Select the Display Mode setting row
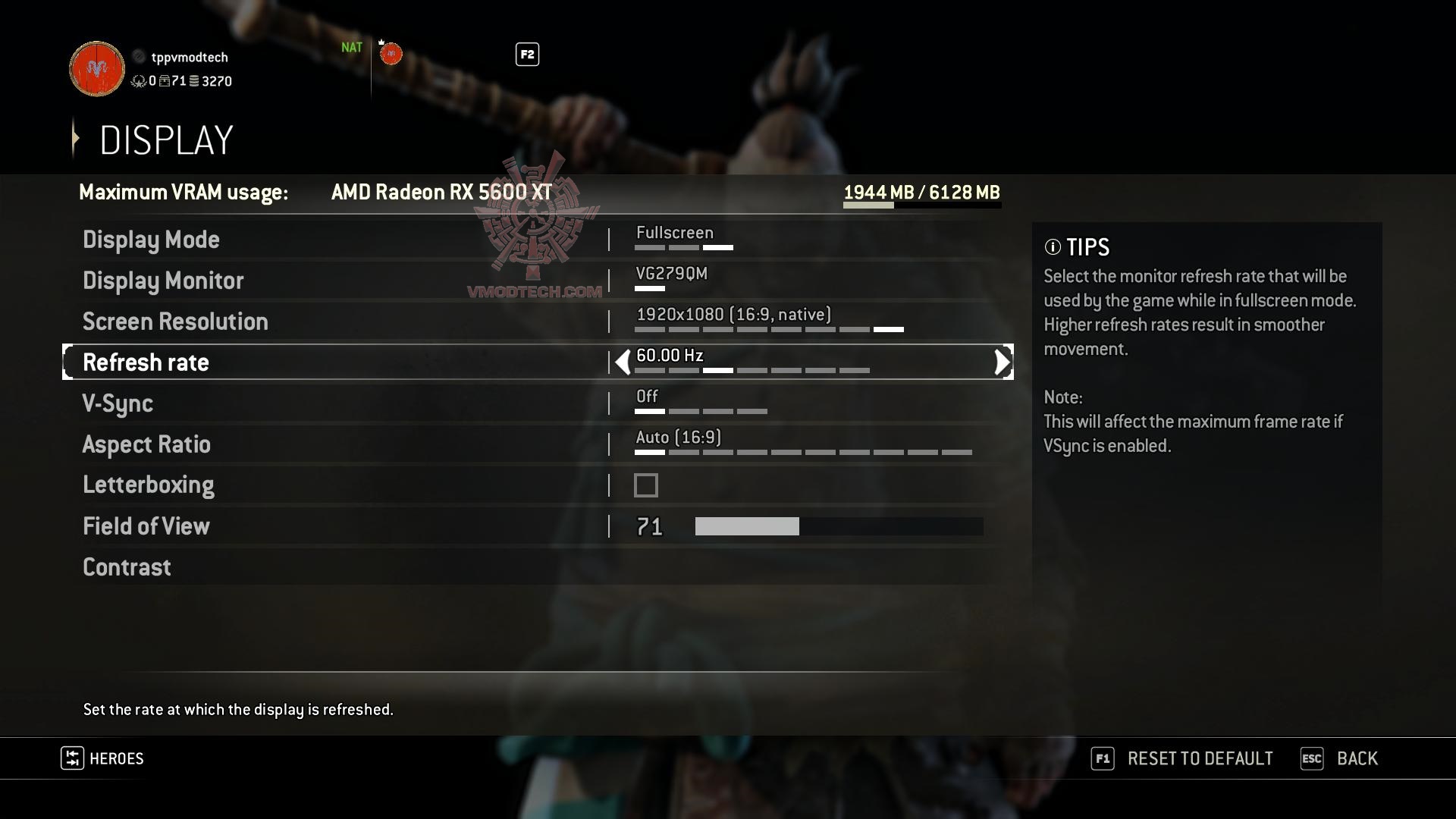 click(151, 240)
